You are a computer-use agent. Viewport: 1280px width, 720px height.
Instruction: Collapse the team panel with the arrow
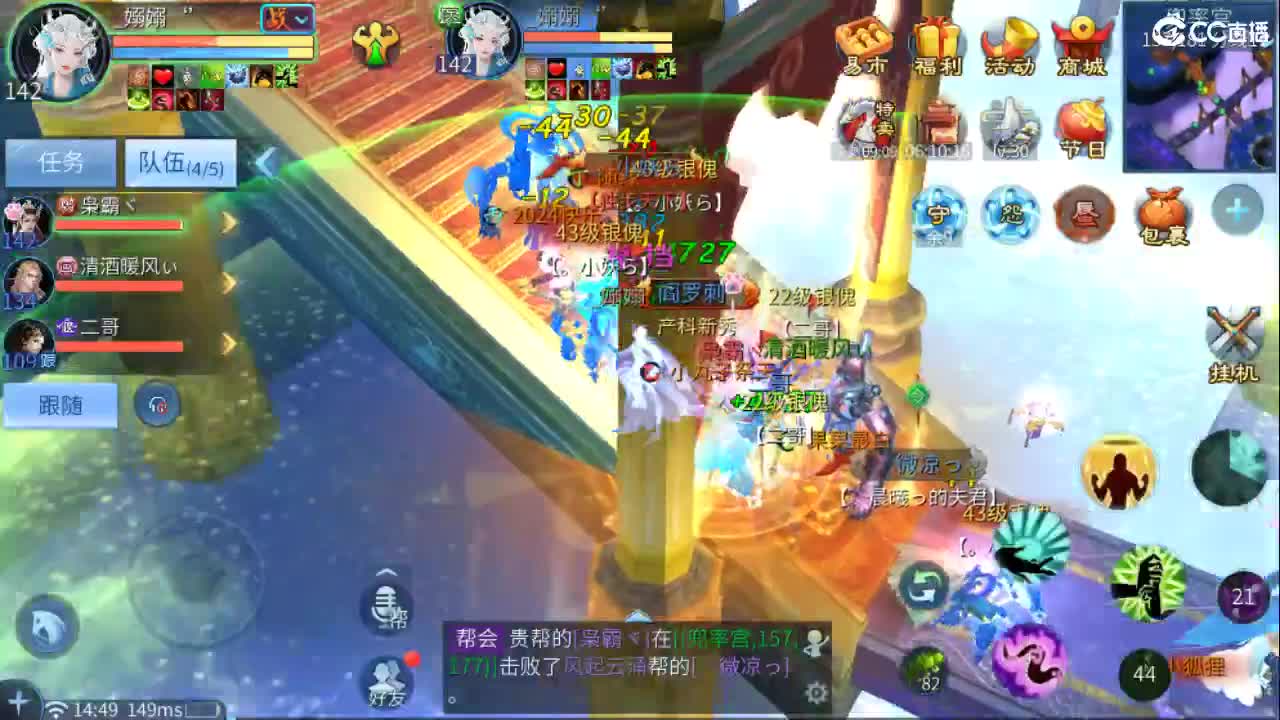[266, 158]
